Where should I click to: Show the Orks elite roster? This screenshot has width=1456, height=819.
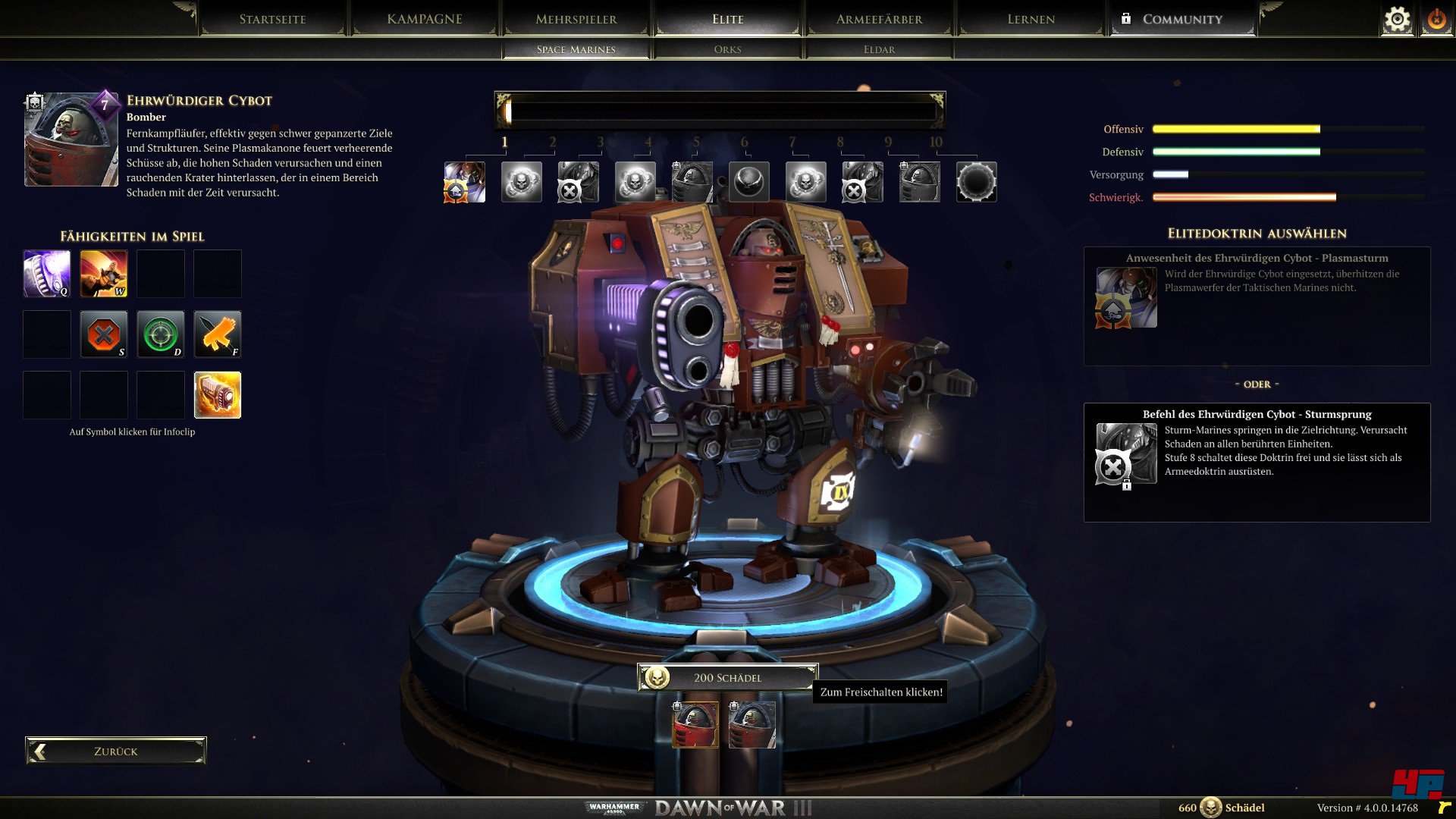click(x=727, y=49)
